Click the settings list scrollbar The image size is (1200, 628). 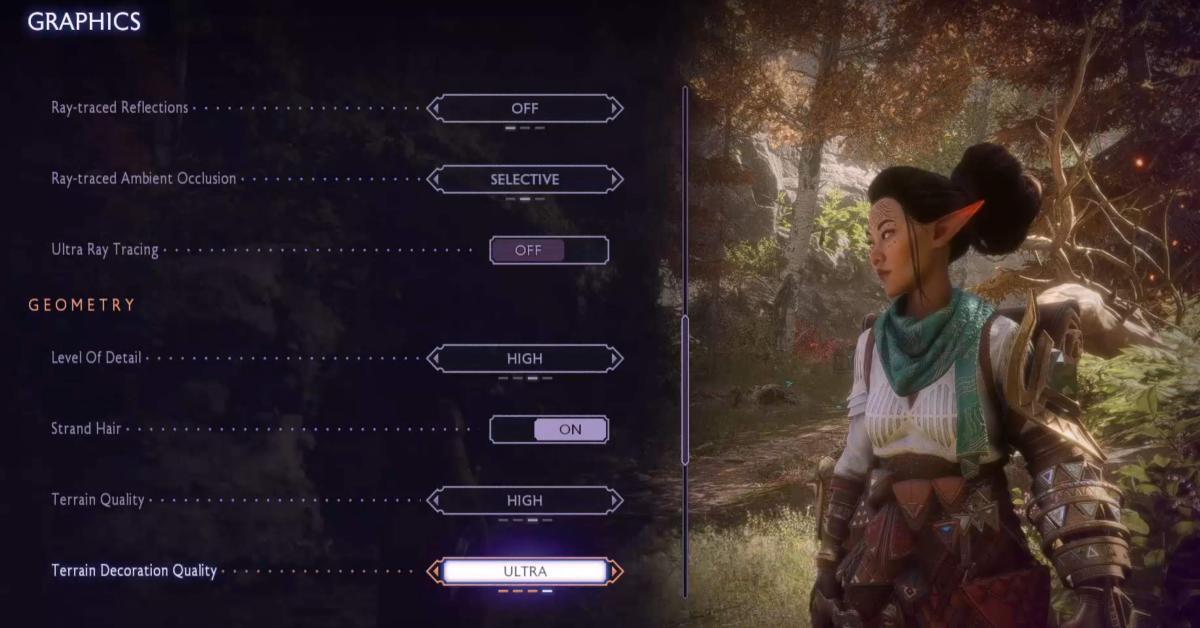point(685,390)
